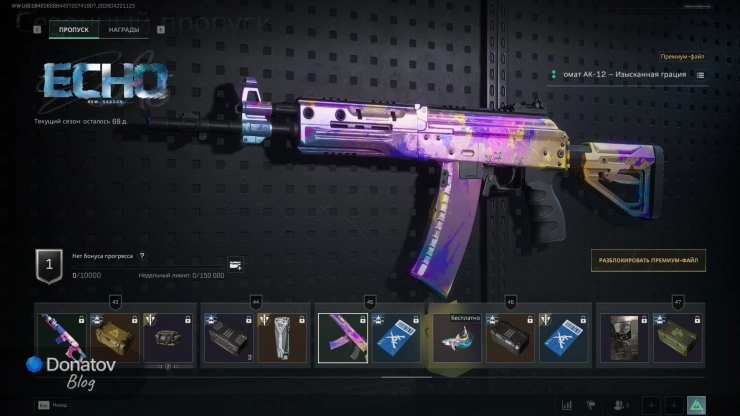Select the purple AK-12 reward at level 45
740x416 pixels.
343,338
